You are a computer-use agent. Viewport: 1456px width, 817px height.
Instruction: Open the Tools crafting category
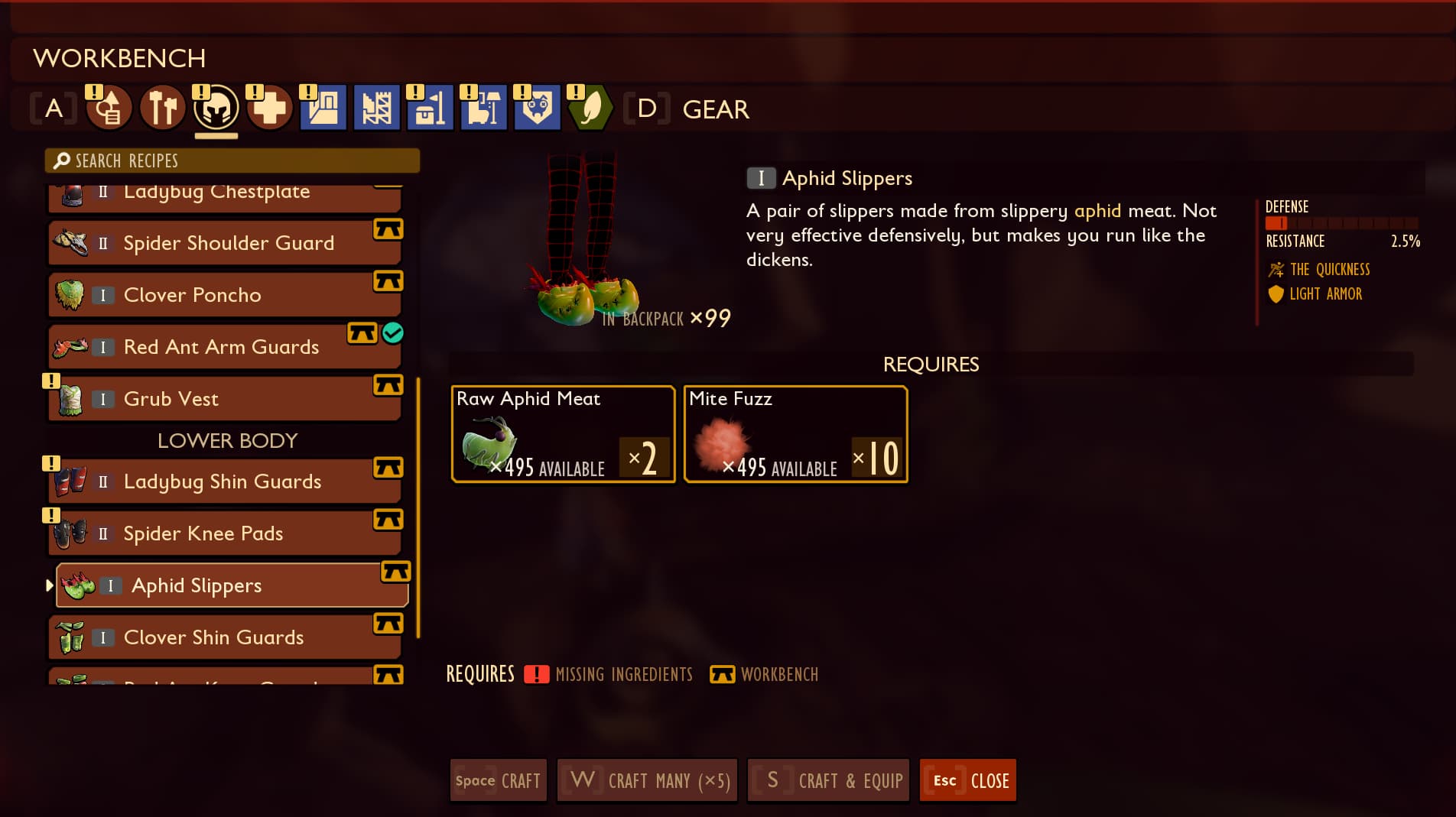coord(162,109)
